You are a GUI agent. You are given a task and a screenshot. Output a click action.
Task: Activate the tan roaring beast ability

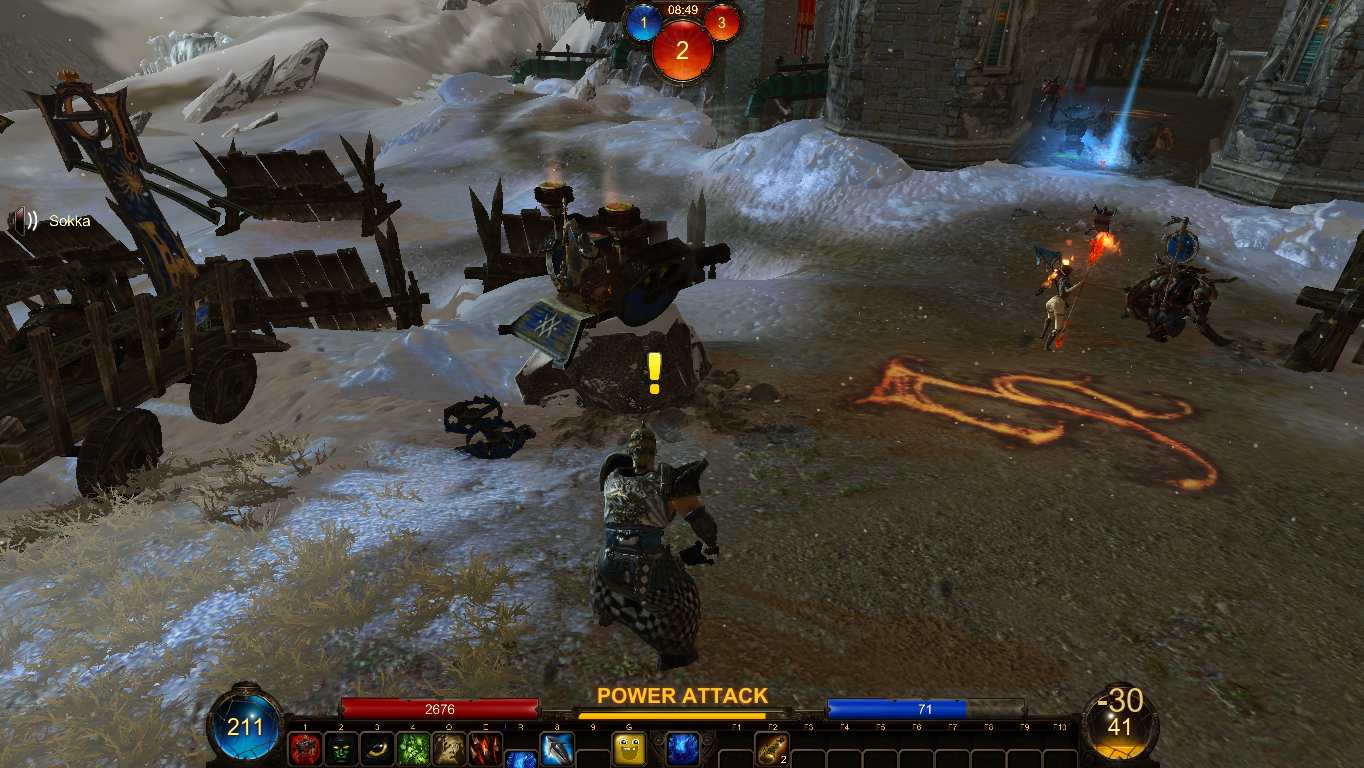[449, 749]
